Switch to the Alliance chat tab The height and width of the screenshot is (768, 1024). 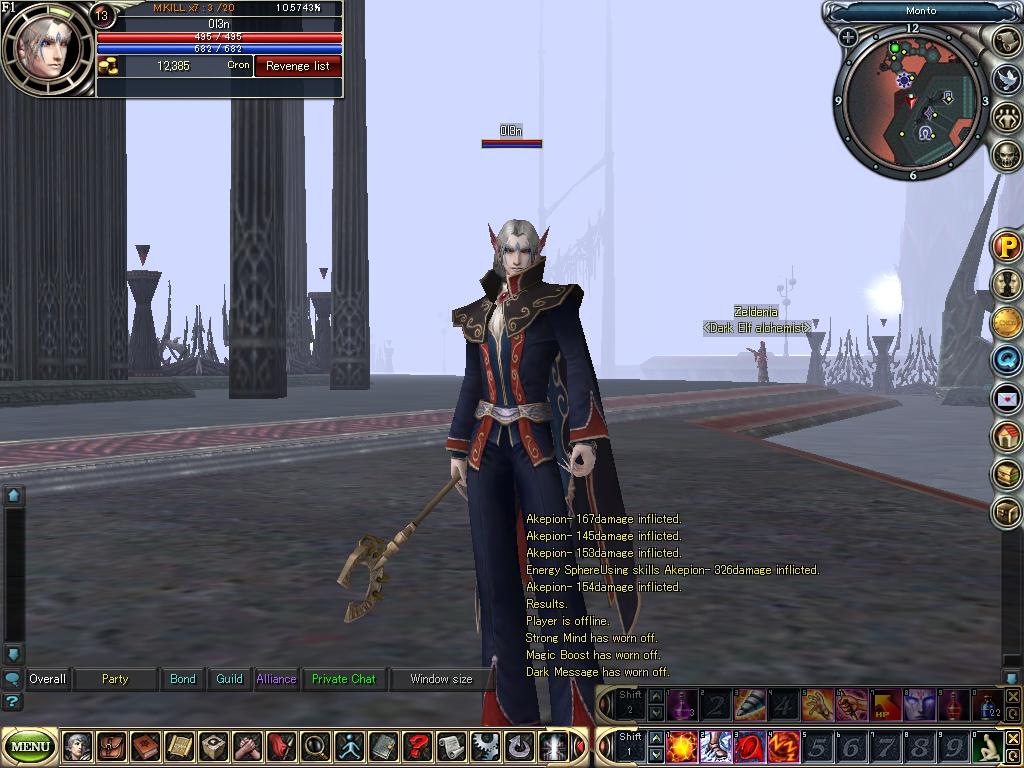click(x=276, y=679)
